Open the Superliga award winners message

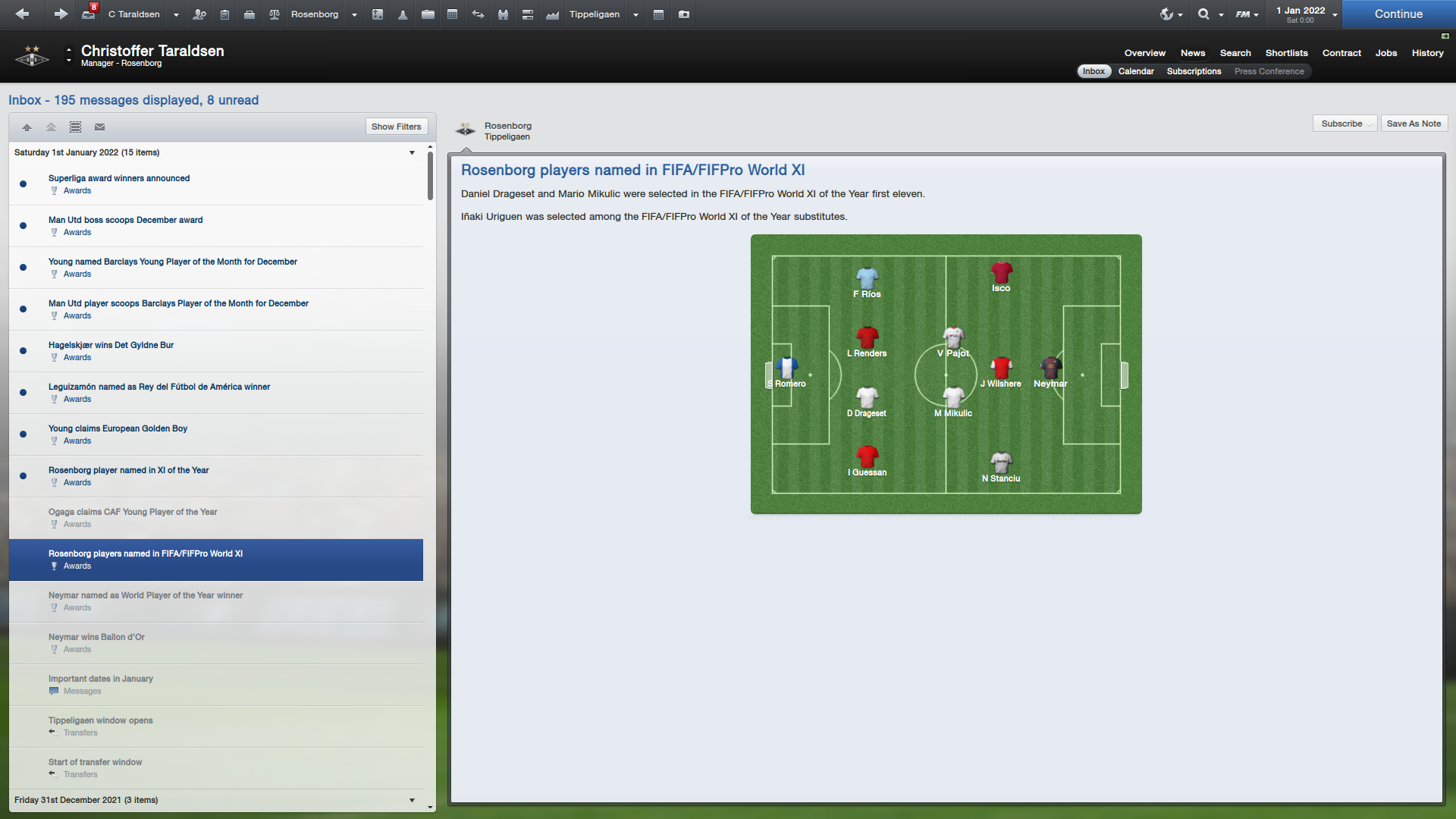(x=119, y=178)
